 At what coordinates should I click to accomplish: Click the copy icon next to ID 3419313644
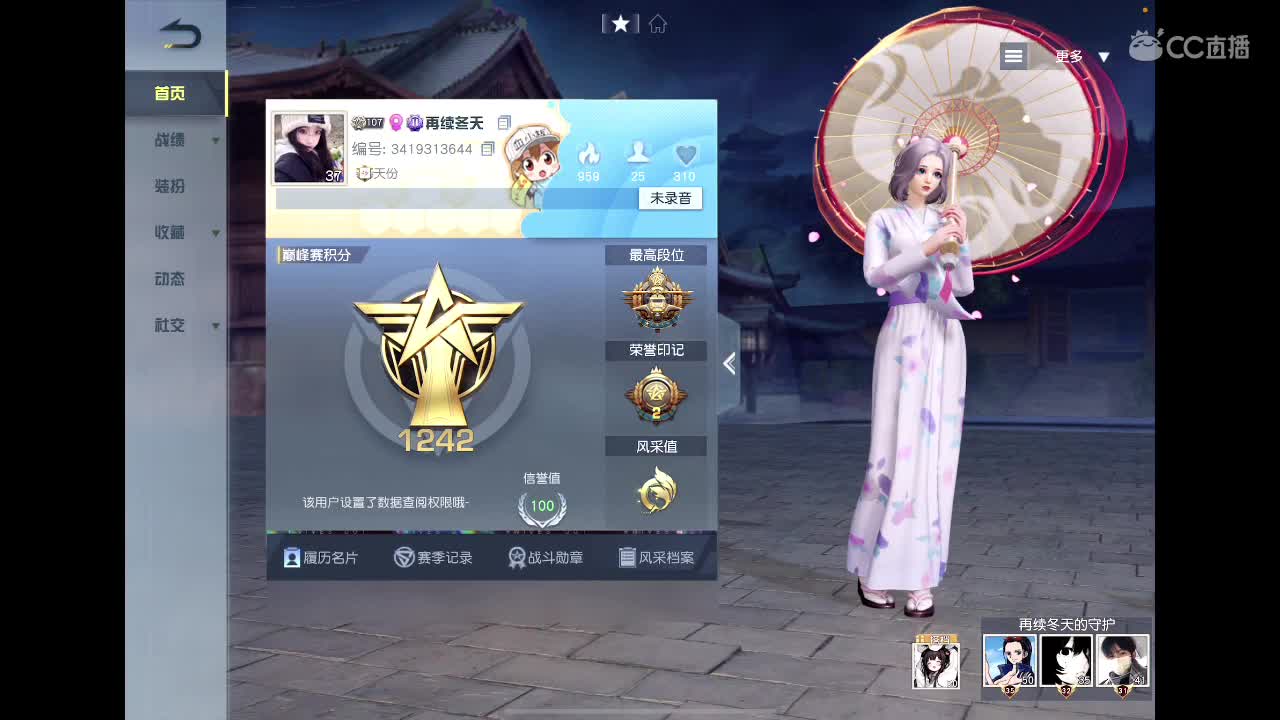click(487, 148)
